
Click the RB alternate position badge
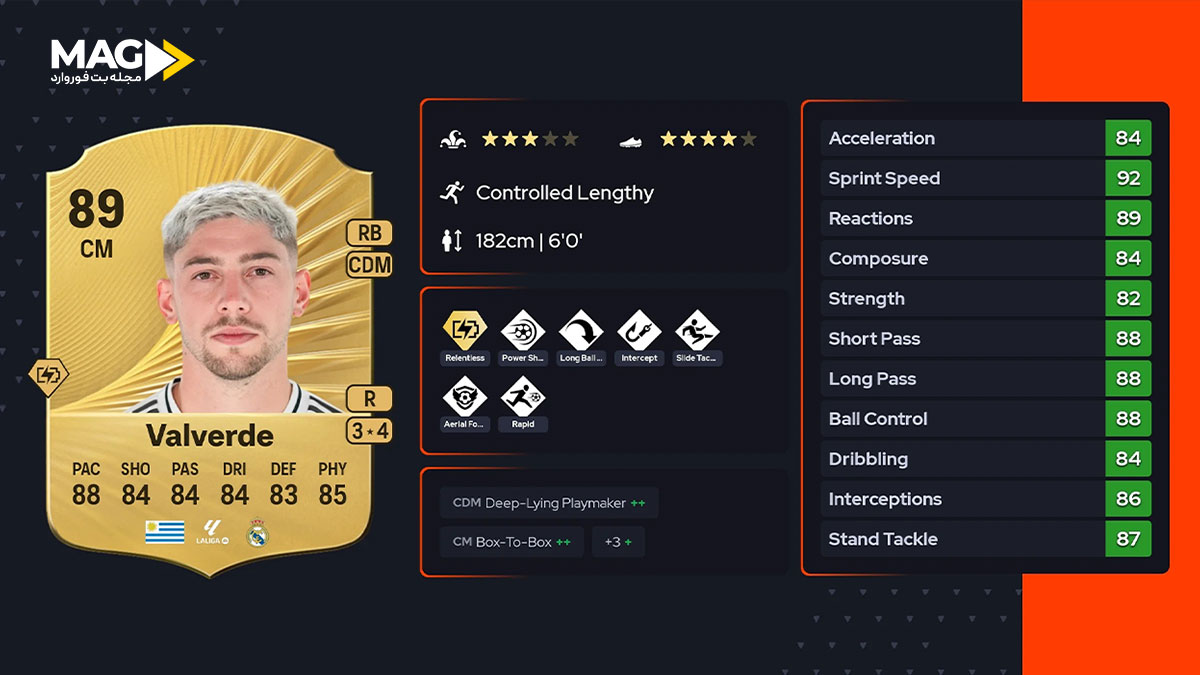pos(368,233)
